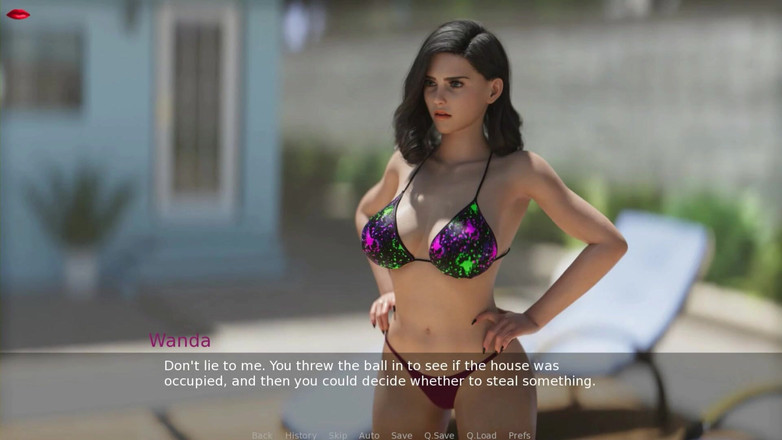Activate Skip in the quick menu

click(338, 435)
